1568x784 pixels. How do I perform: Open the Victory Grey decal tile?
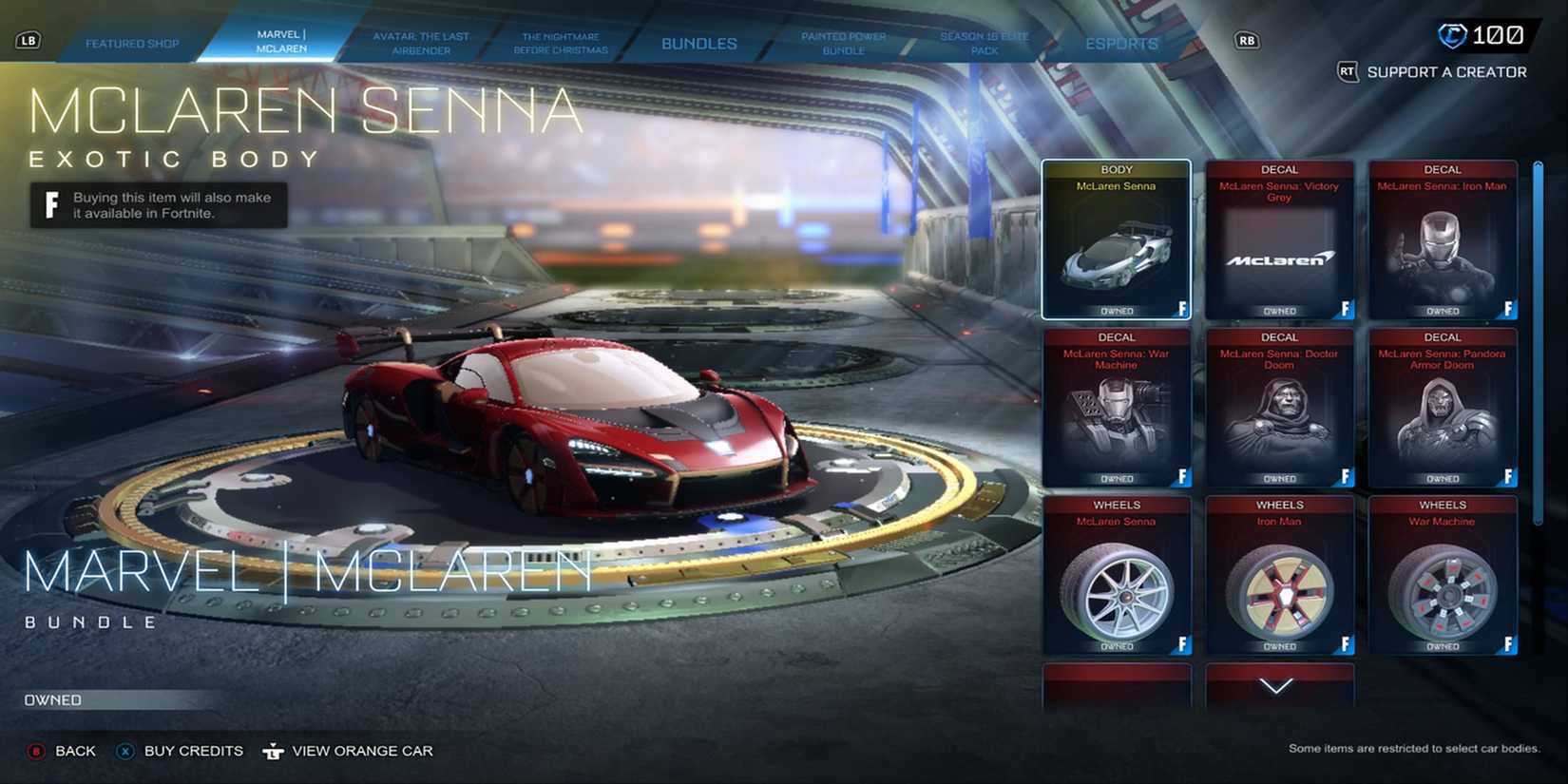(1280, 238)
